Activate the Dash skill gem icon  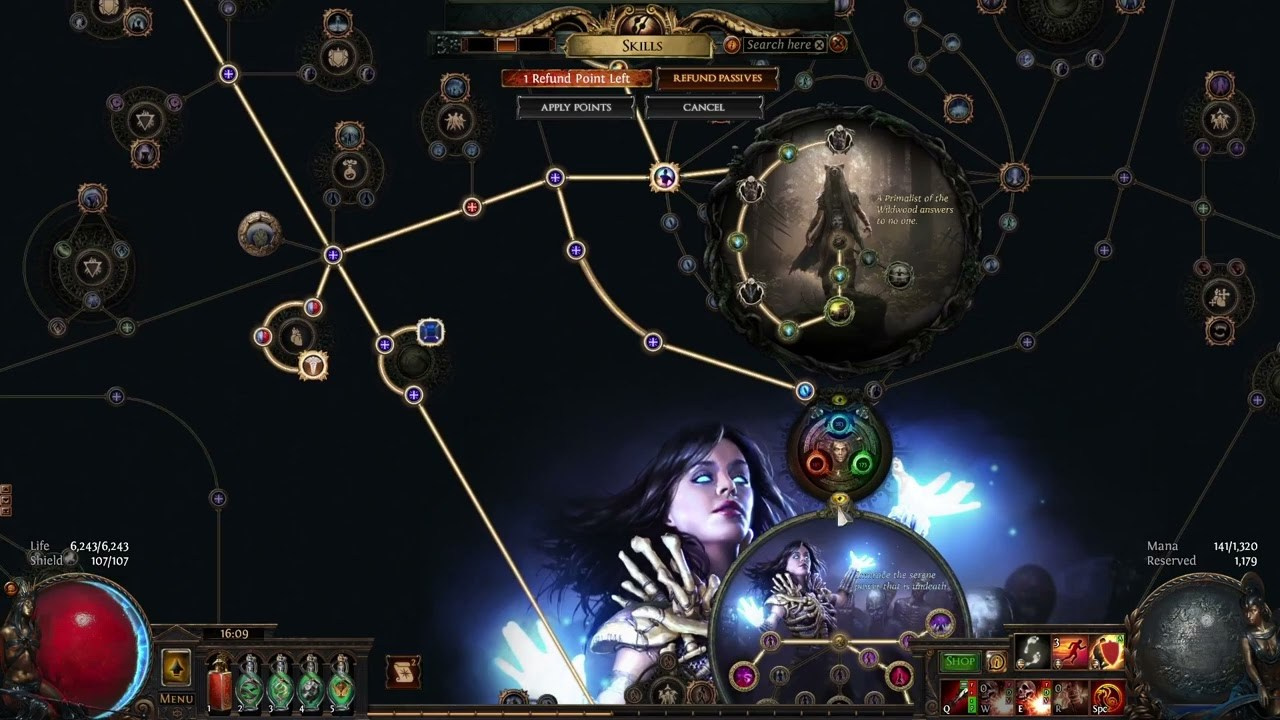[x=1069, y=650]
